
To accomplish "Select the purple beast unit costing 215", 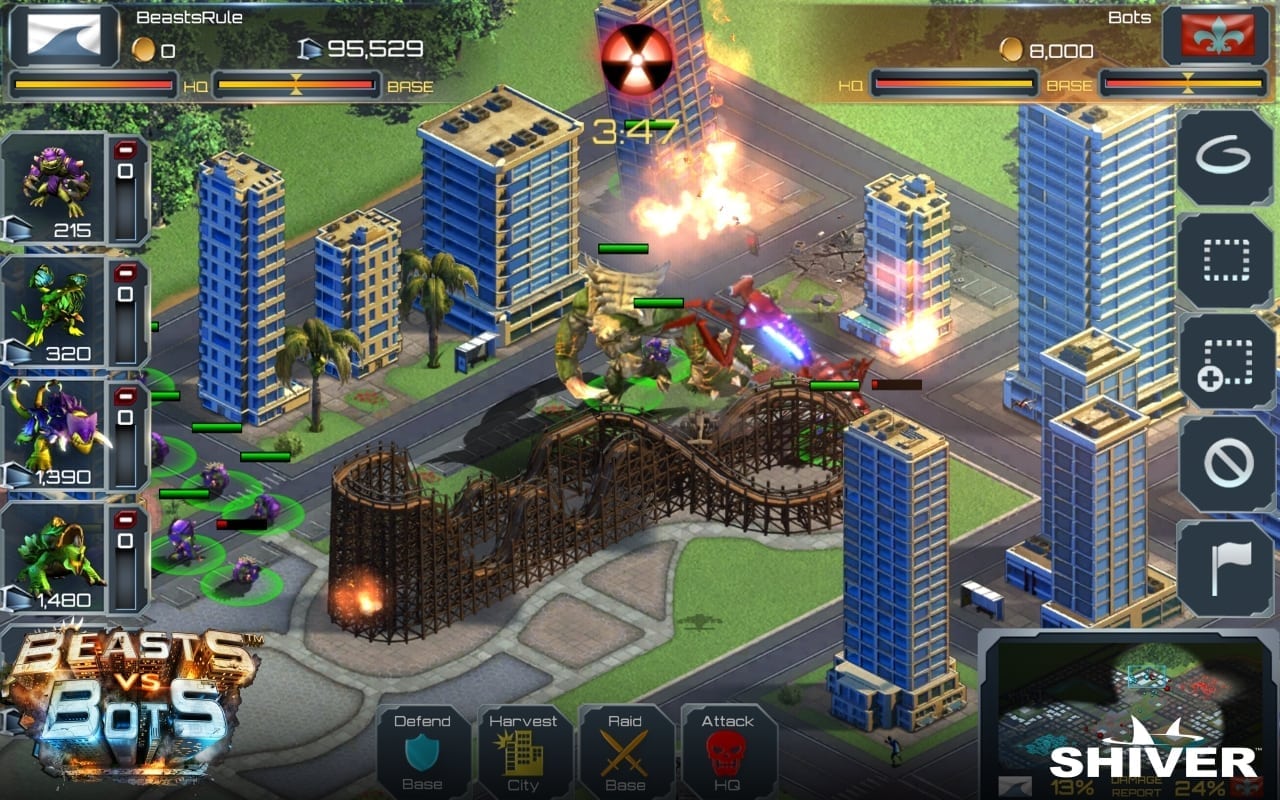I will click(x=54, y=190).
